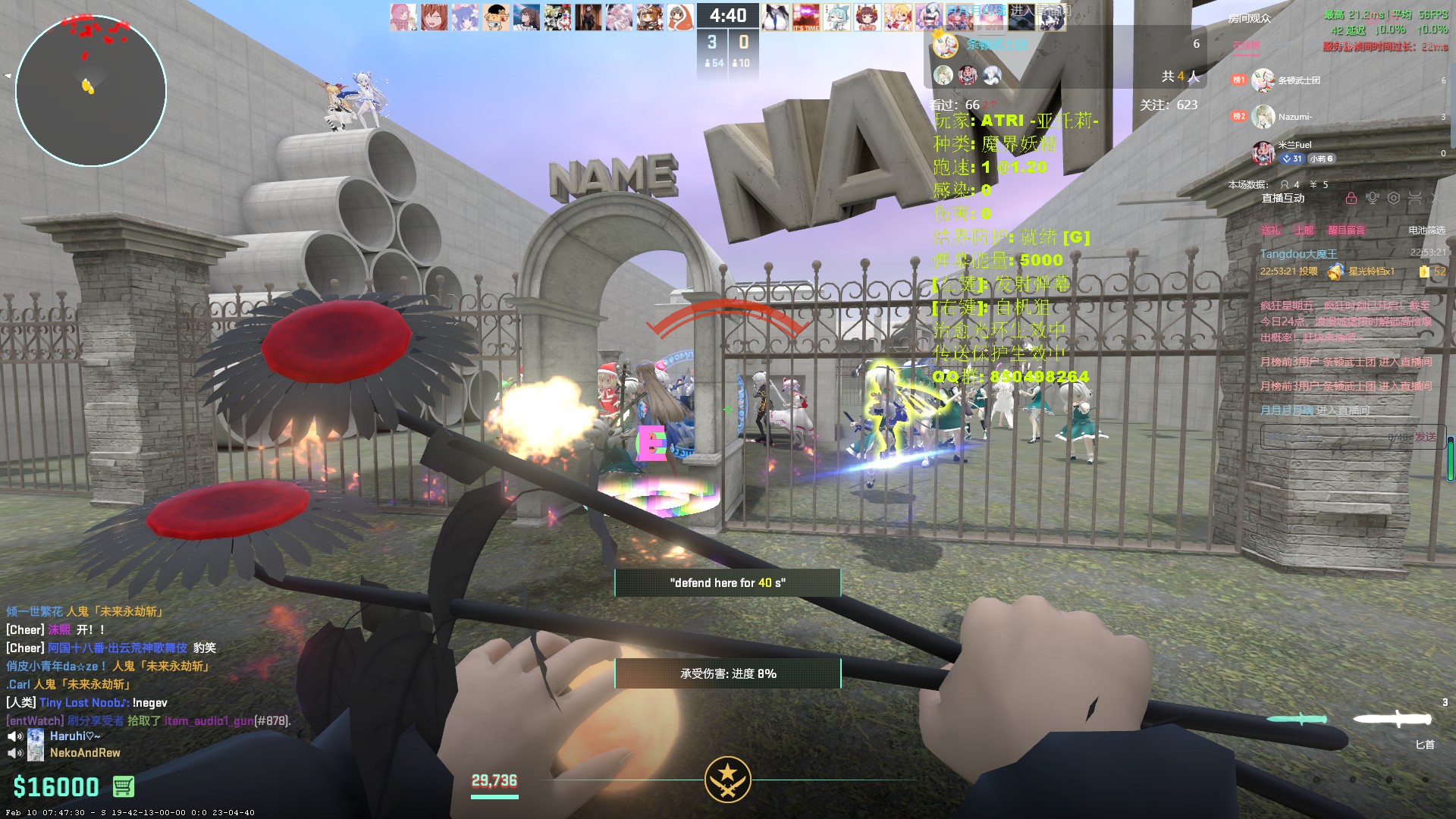Toggle the pink lock icon in stream panel

pyautogui.click(x=1351, y=198)
